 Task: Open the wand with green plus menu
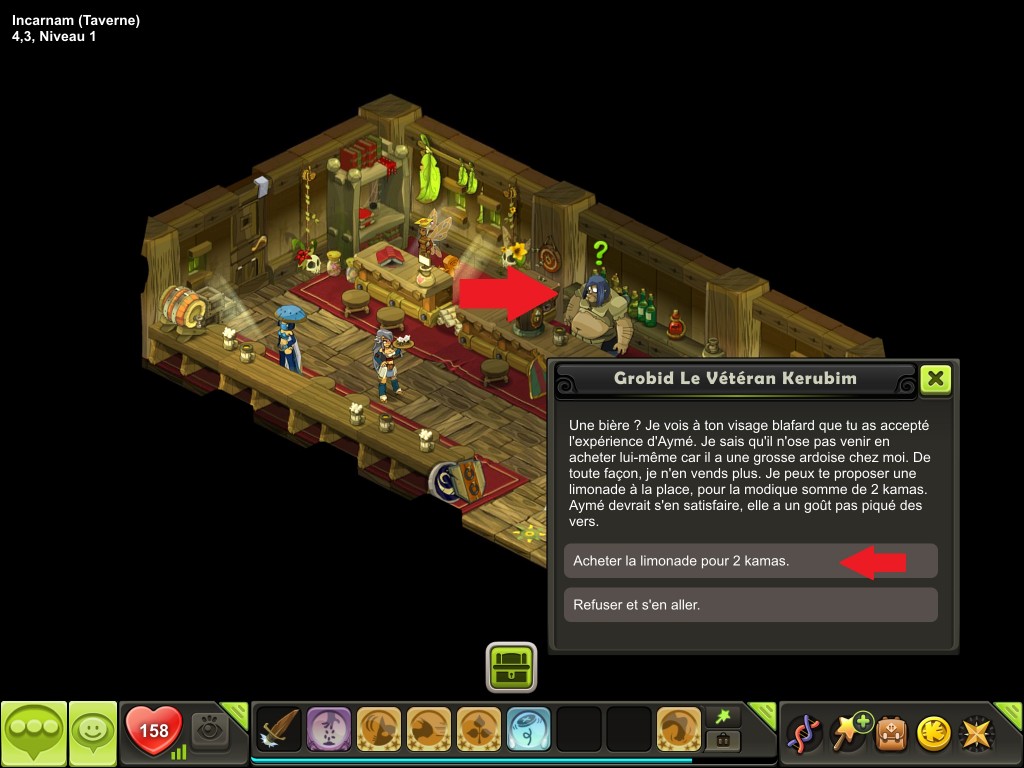click(848, 733)
